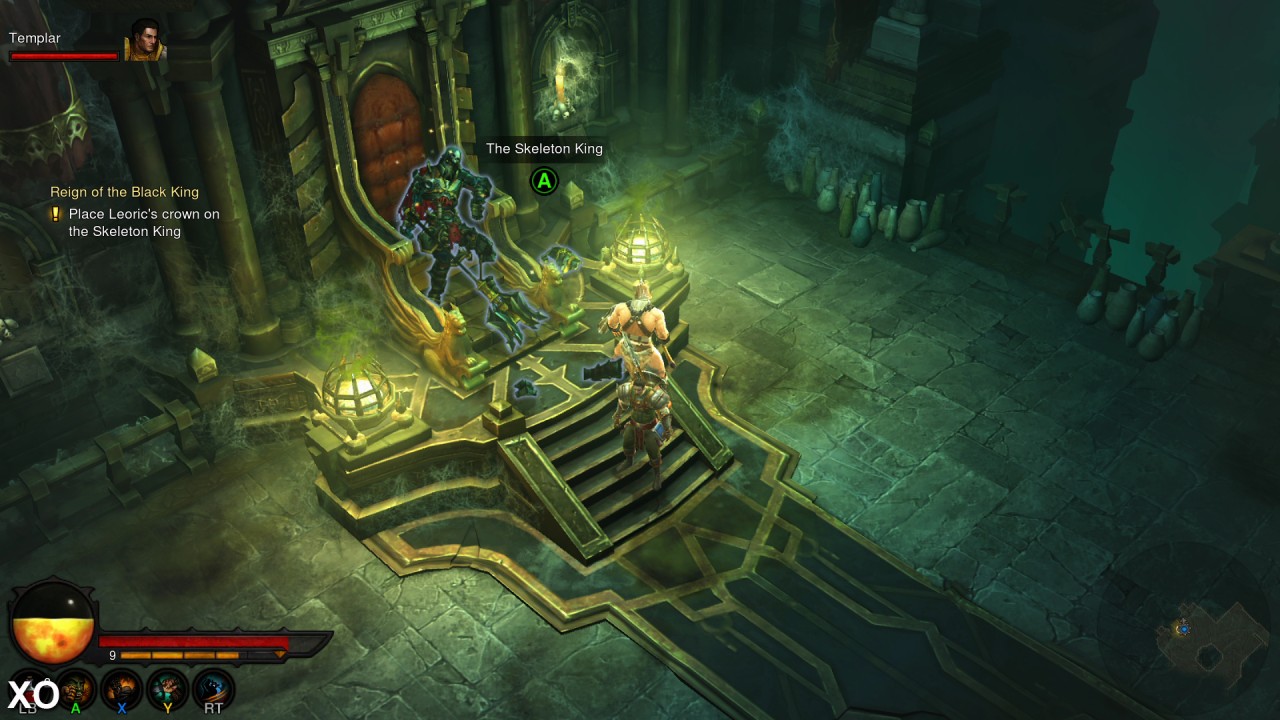Use the red health potion slot
Image resolution: width=1280 pixels, height=720 pixels.
click(28, 690)
